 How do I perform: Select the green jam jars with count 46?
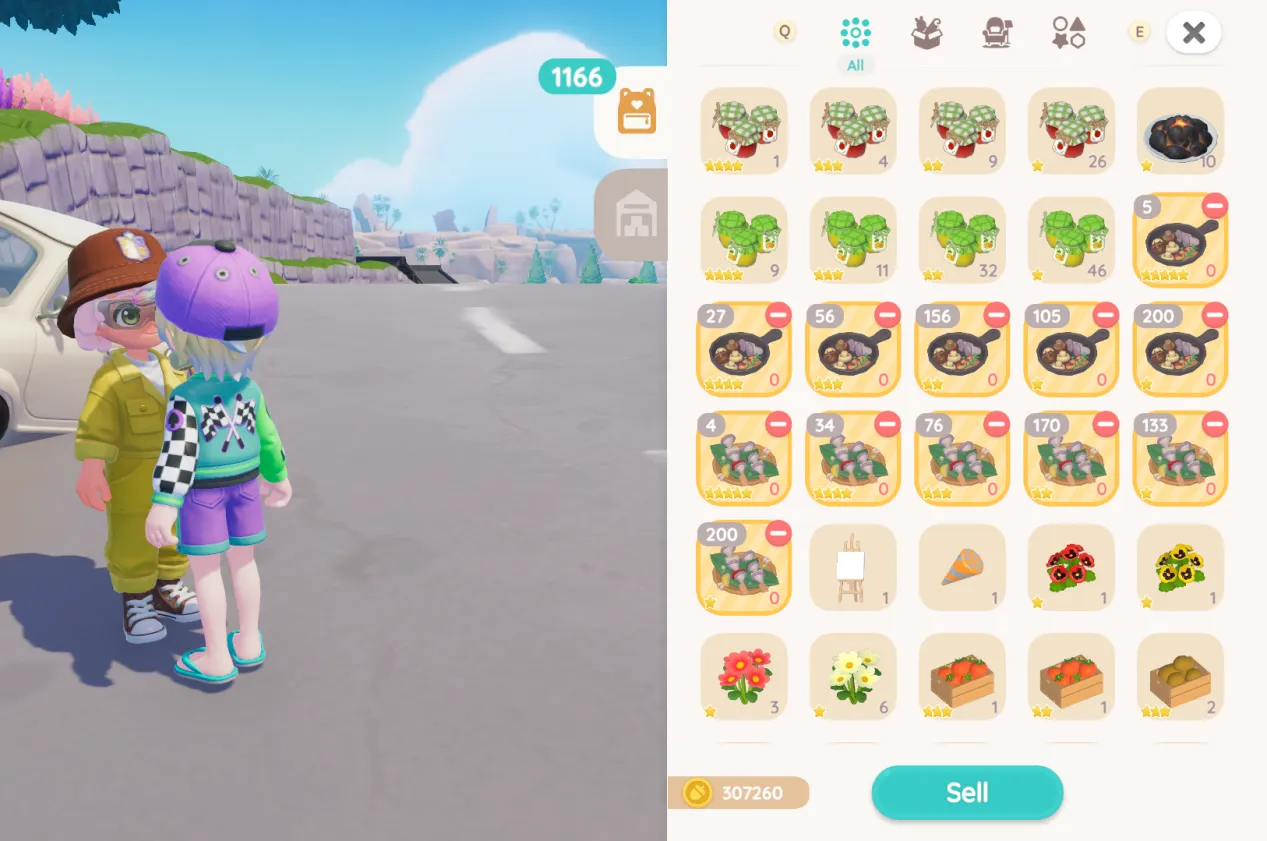pyautogui.click(x=1071, y=240)
